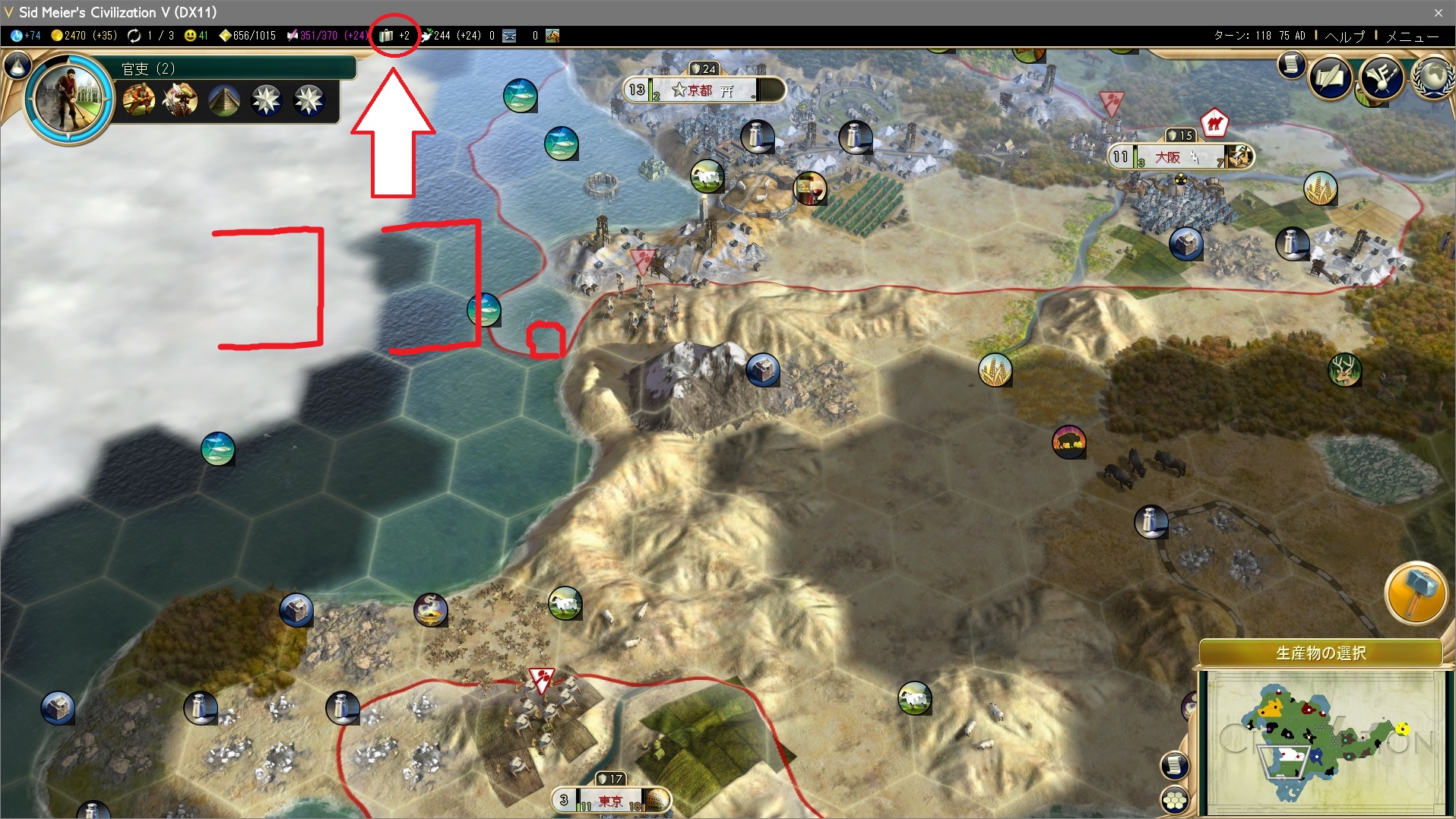
Task: Click the yellow happiness smiley face
Action: tap(190, 36)
